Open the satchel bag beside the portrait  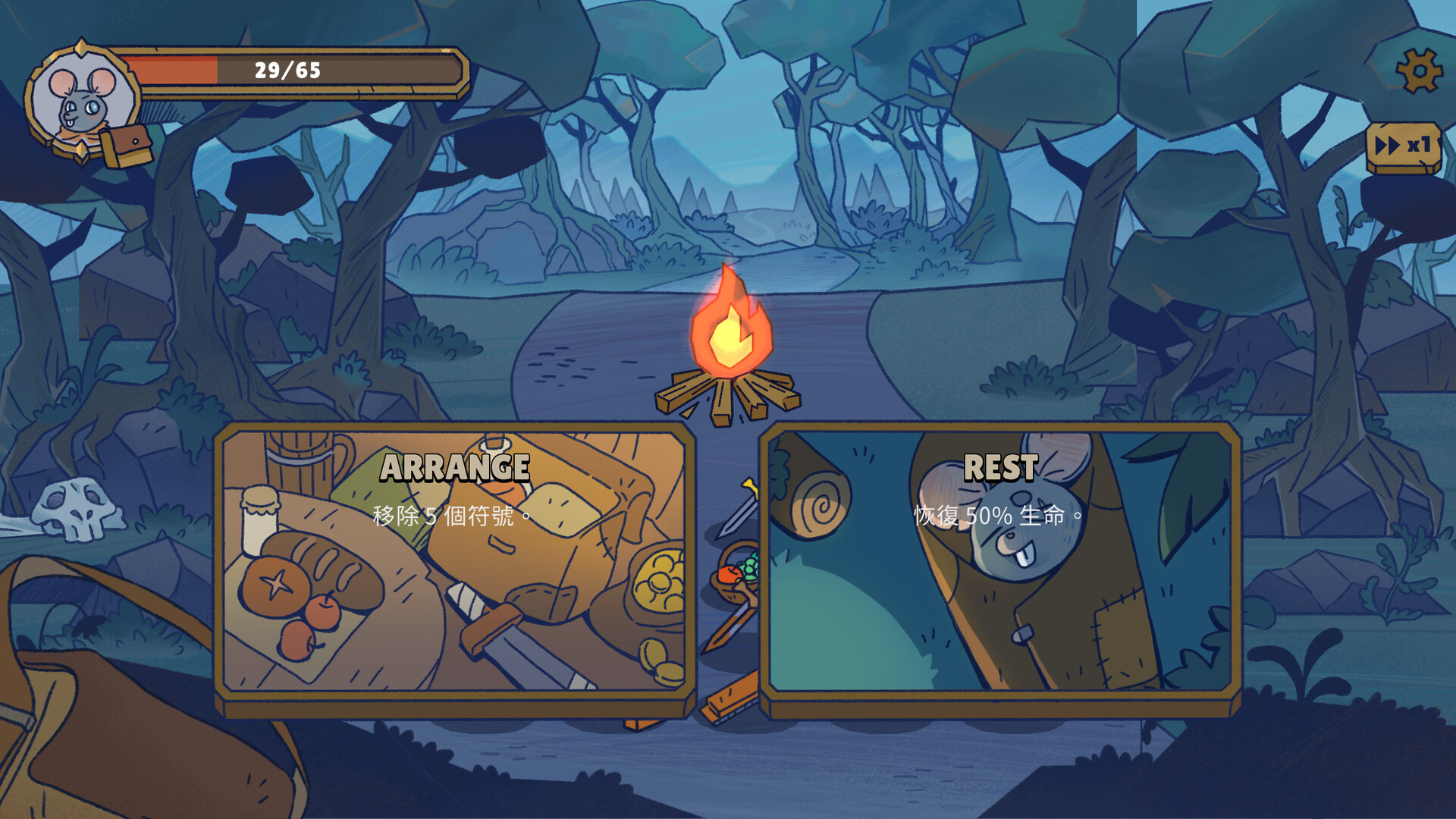pyautogui.click(x=129, y=145)
